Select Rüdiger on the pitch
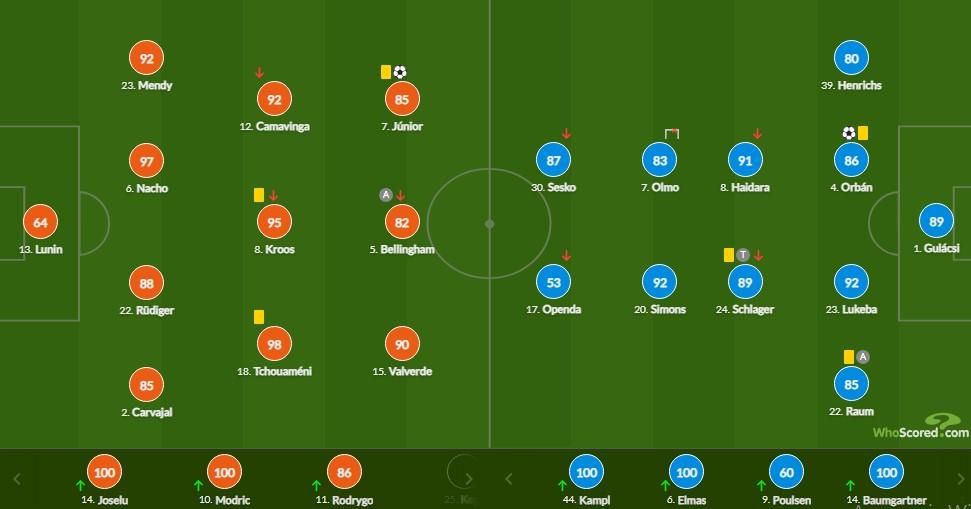Screen dimensions: 971x509 tap(147, 284)
